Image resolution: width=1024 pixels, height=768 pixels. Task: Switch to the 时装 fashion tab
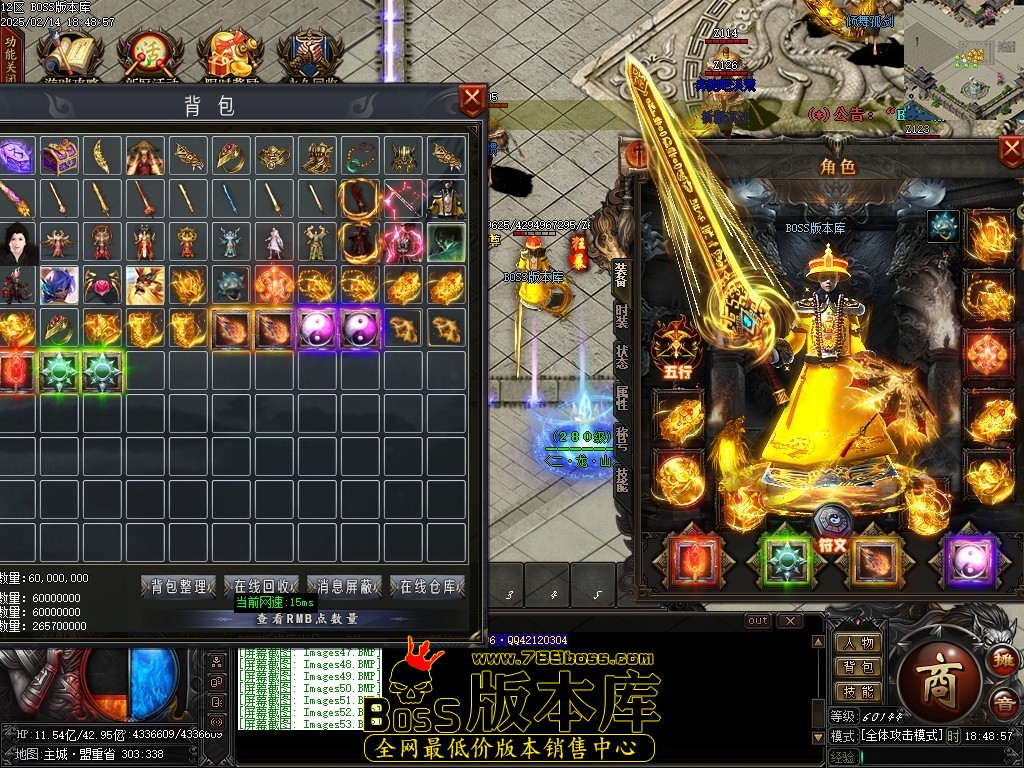pos(621,320)
